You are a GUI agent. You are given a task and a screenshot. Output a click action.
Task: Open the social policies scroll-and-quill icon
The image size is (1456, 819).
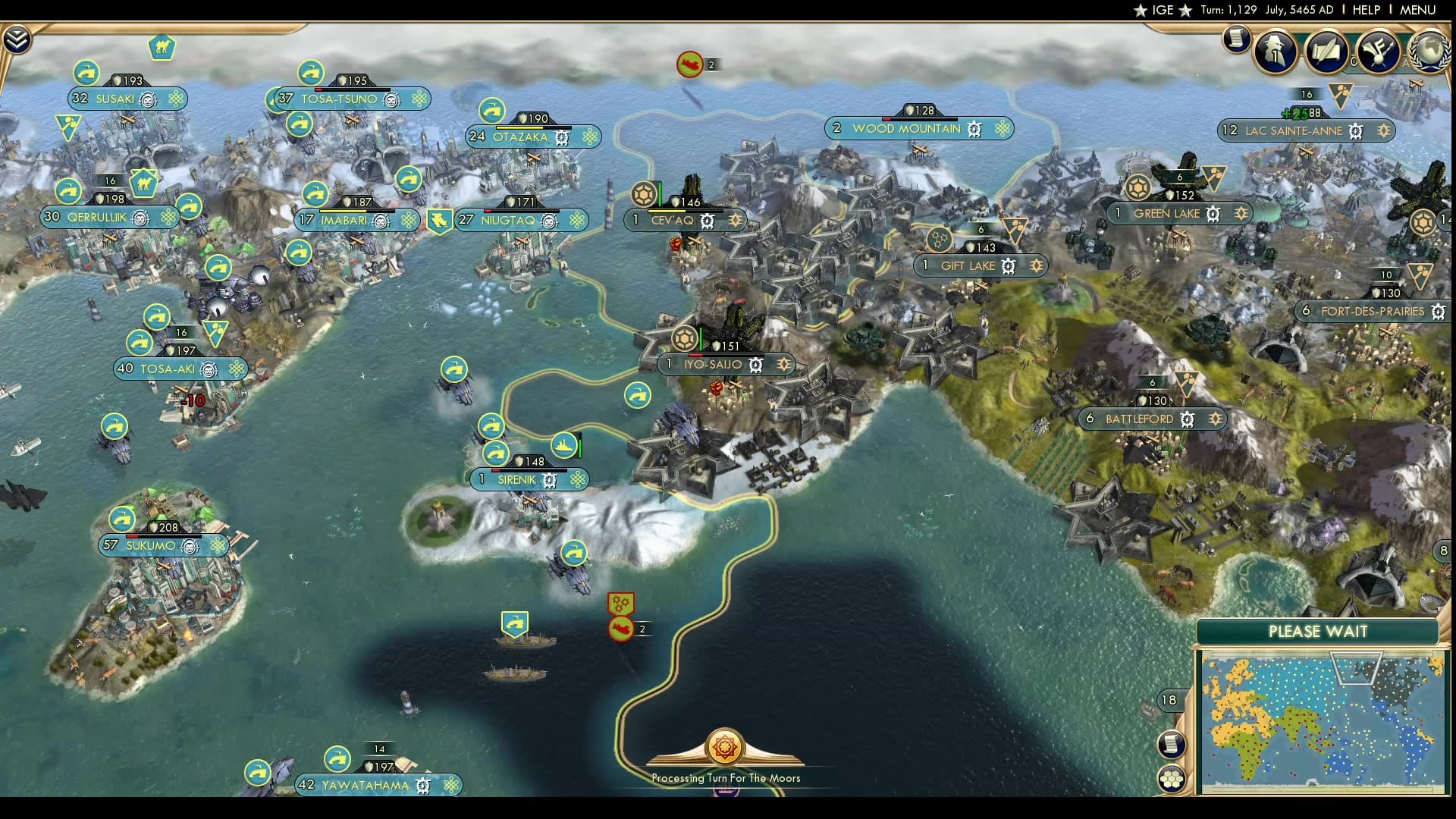[1326, 52]
